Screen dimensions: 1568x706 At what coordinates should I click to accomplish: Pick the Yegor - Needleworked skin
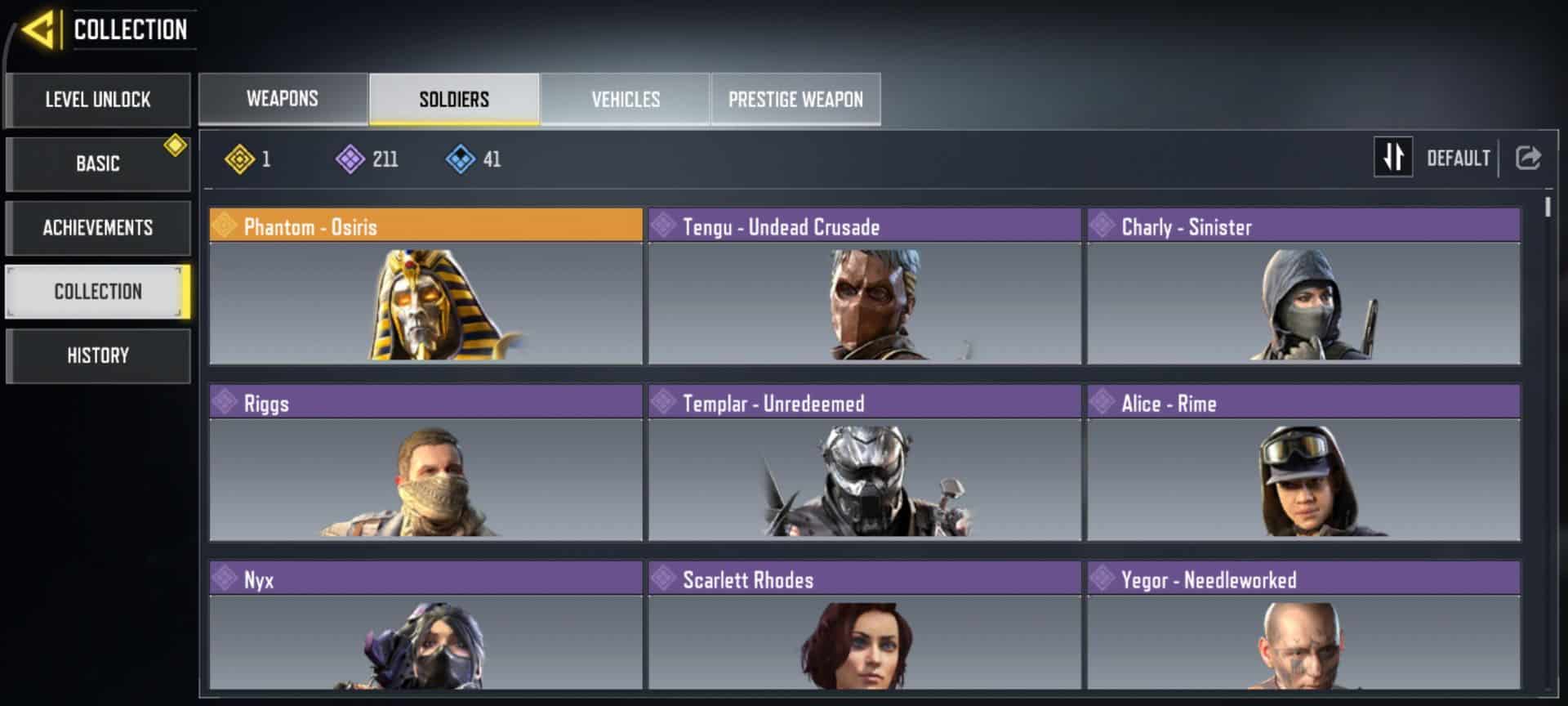pos(1303,626)
